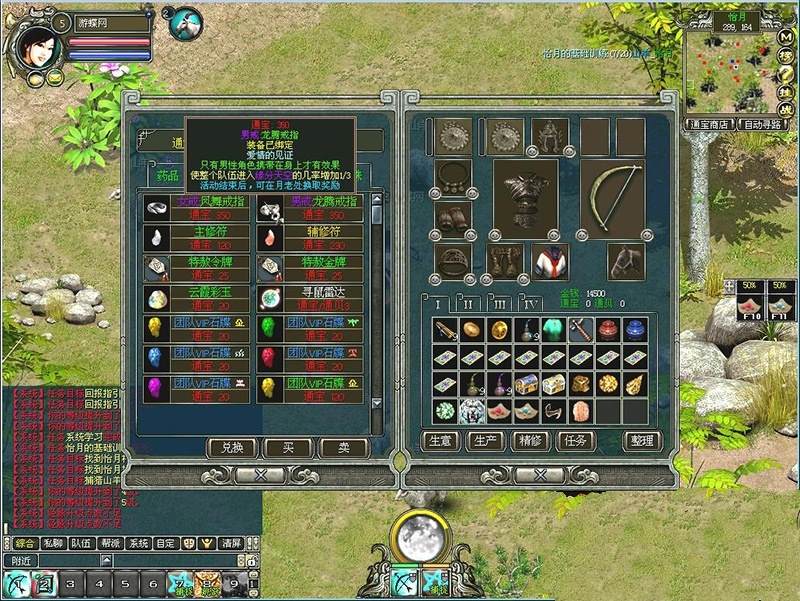Select the 主修符 shop item
The height and width of the screenshot is (601, 800).
pyautogui.click(x=199, y=237)
